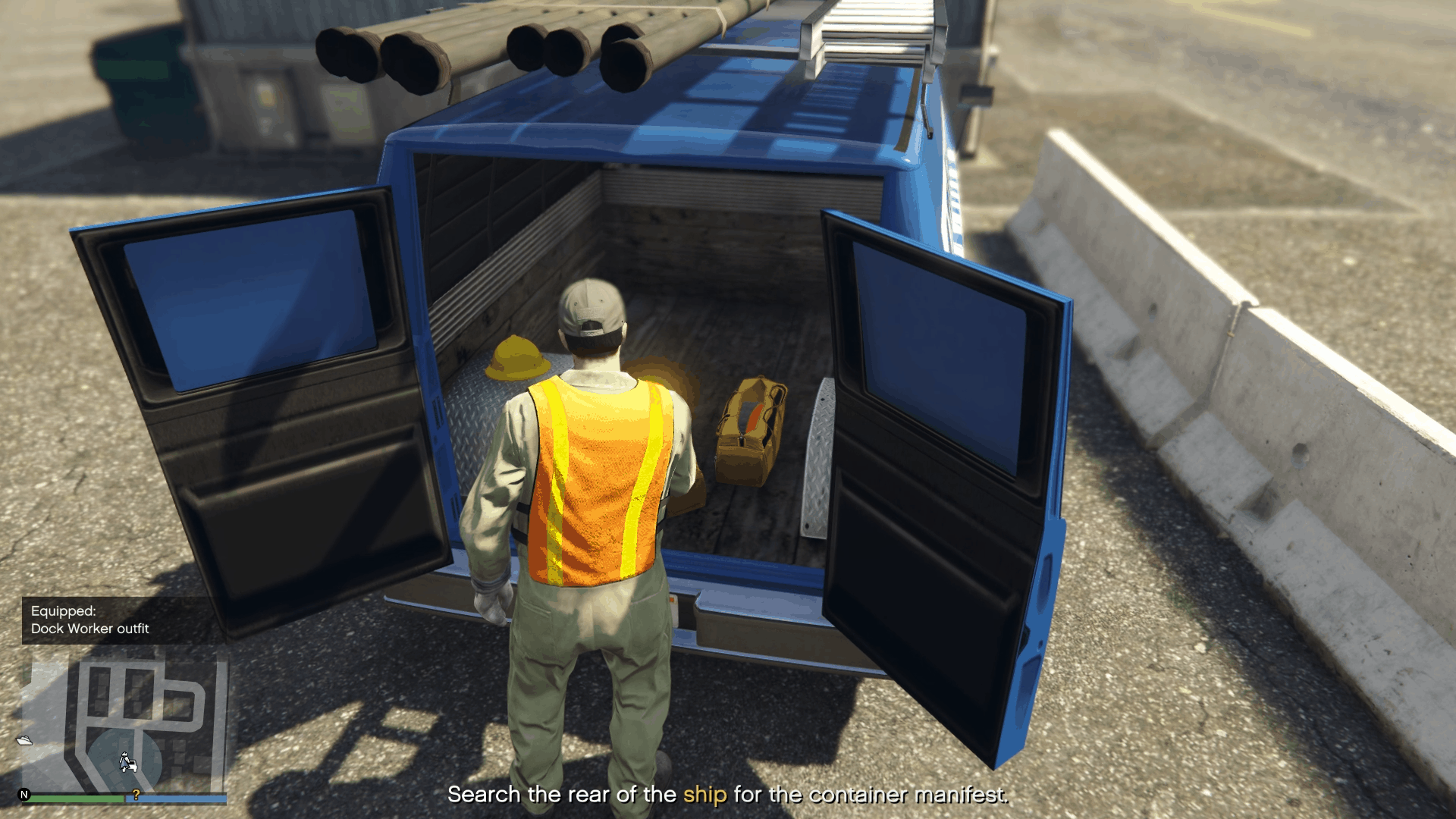Click the green health bar under the minimap
The height and width of the screenshot is (819, 1456).
click(x=76, y=798)
